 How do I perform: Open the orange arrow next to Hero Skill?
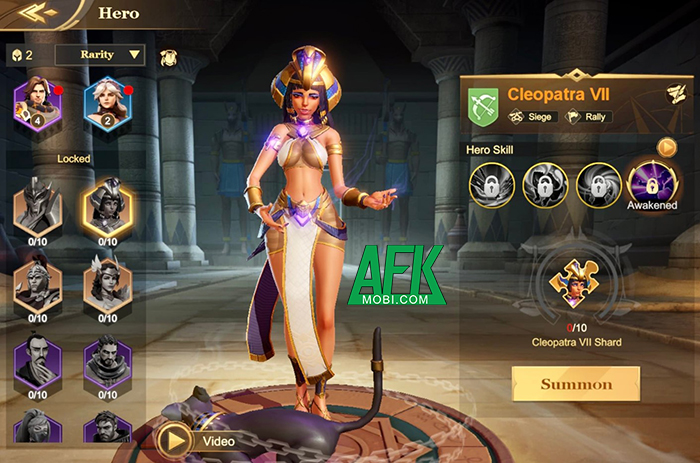point(667,148)
